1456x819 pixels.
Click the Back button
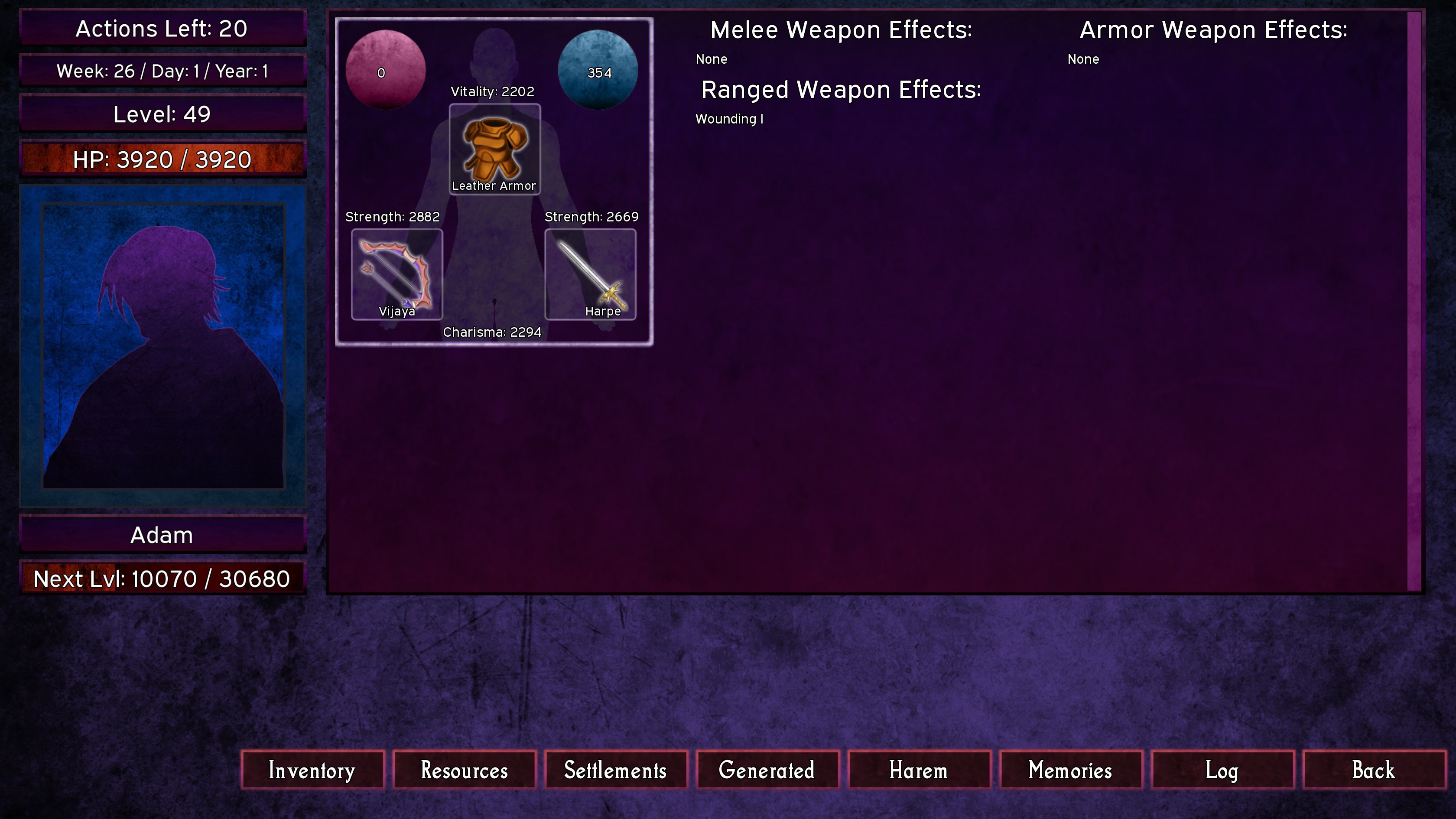(x=1374, y=770)
